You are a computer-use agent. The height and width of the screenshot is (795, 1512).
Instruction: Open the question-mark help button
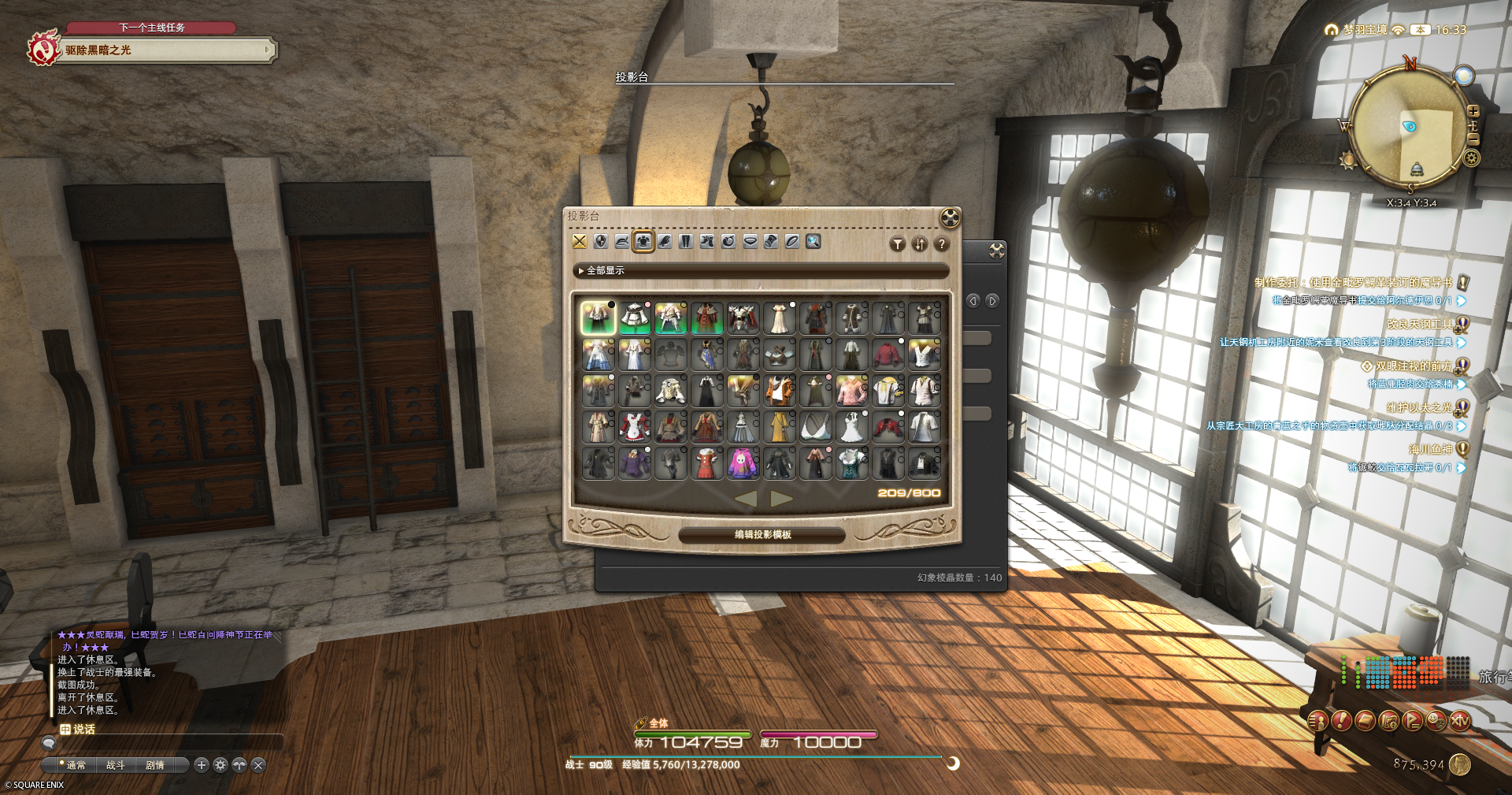[x=941, y=244]
